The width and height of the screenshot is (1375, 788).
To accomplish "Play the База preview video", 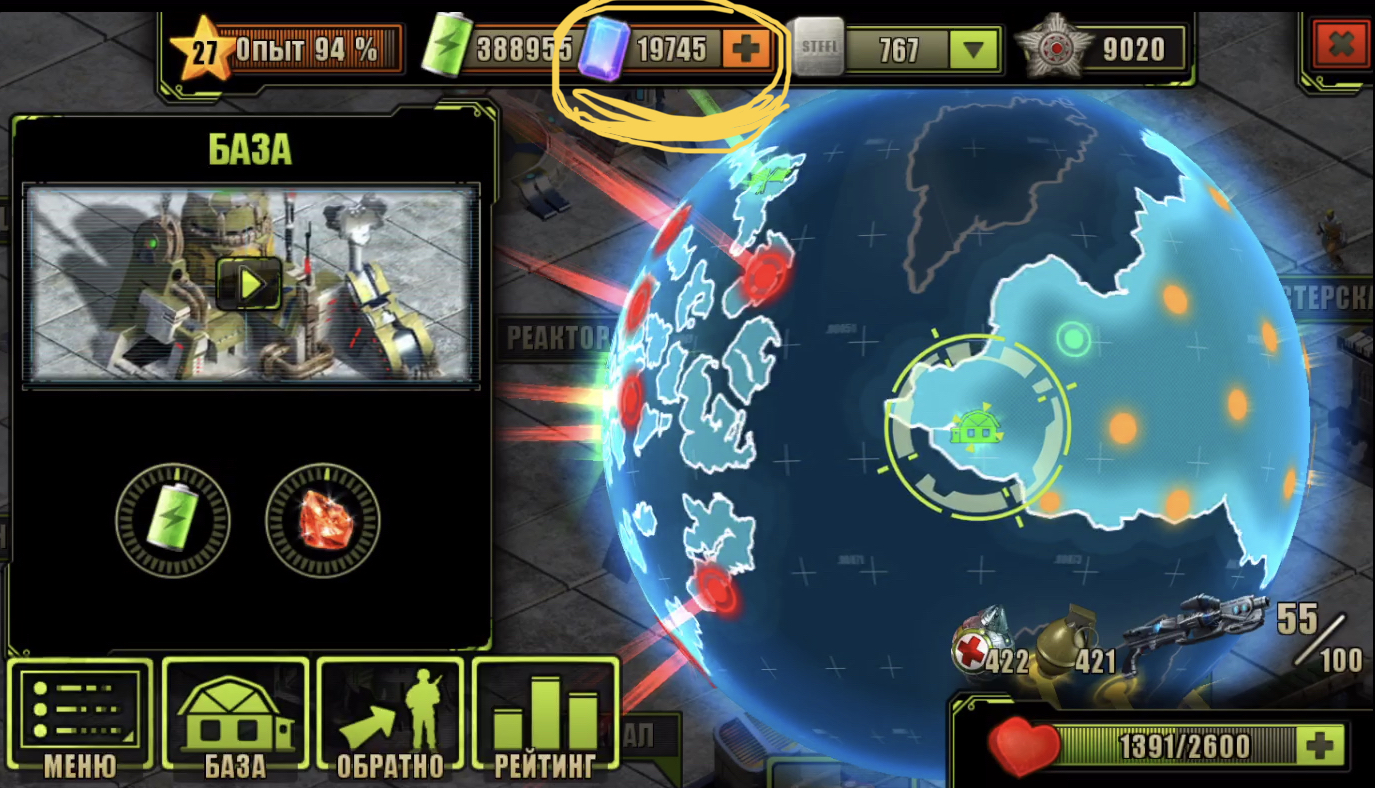I will tap(249, 285).
